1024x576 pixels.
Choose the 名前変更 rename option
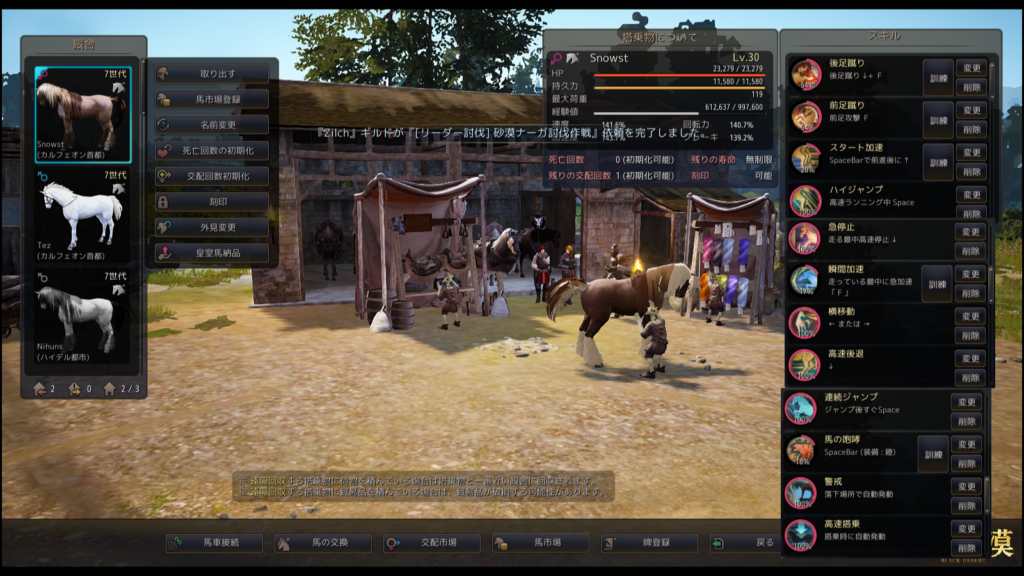click(x=213, y=125)
